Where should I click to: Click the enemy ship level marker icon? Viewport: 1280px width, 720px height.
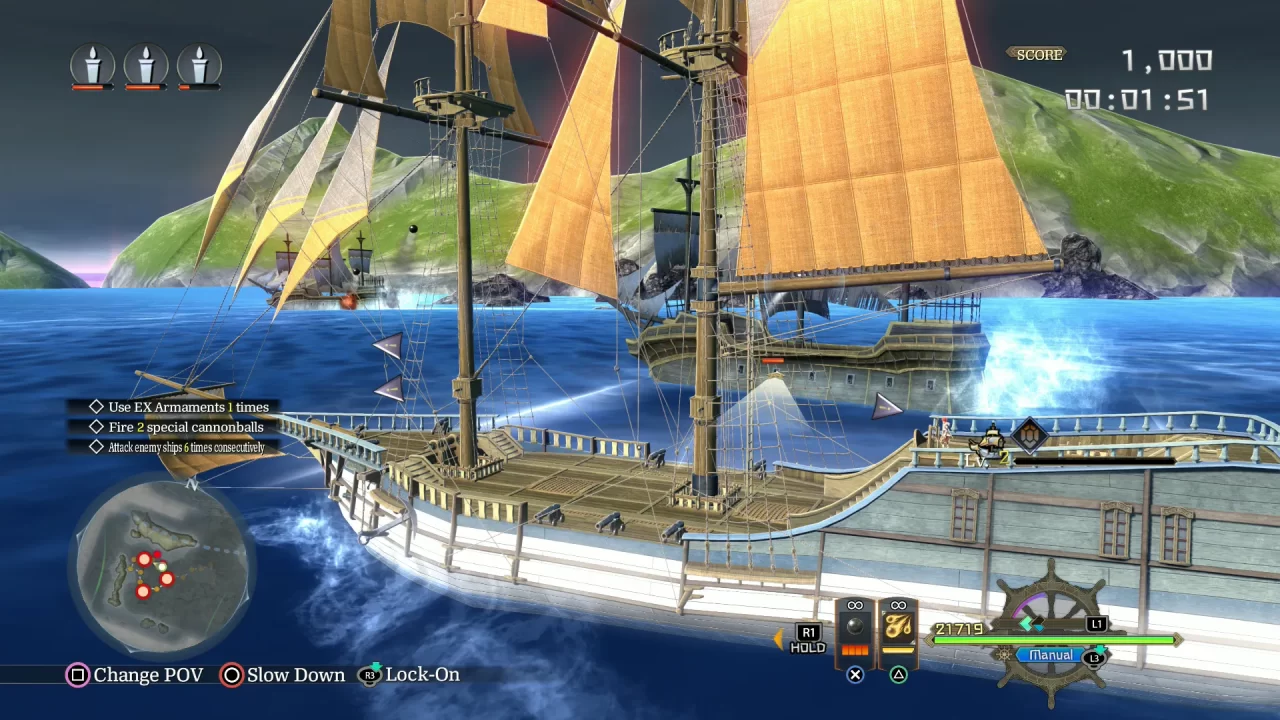pos(1029,434)
